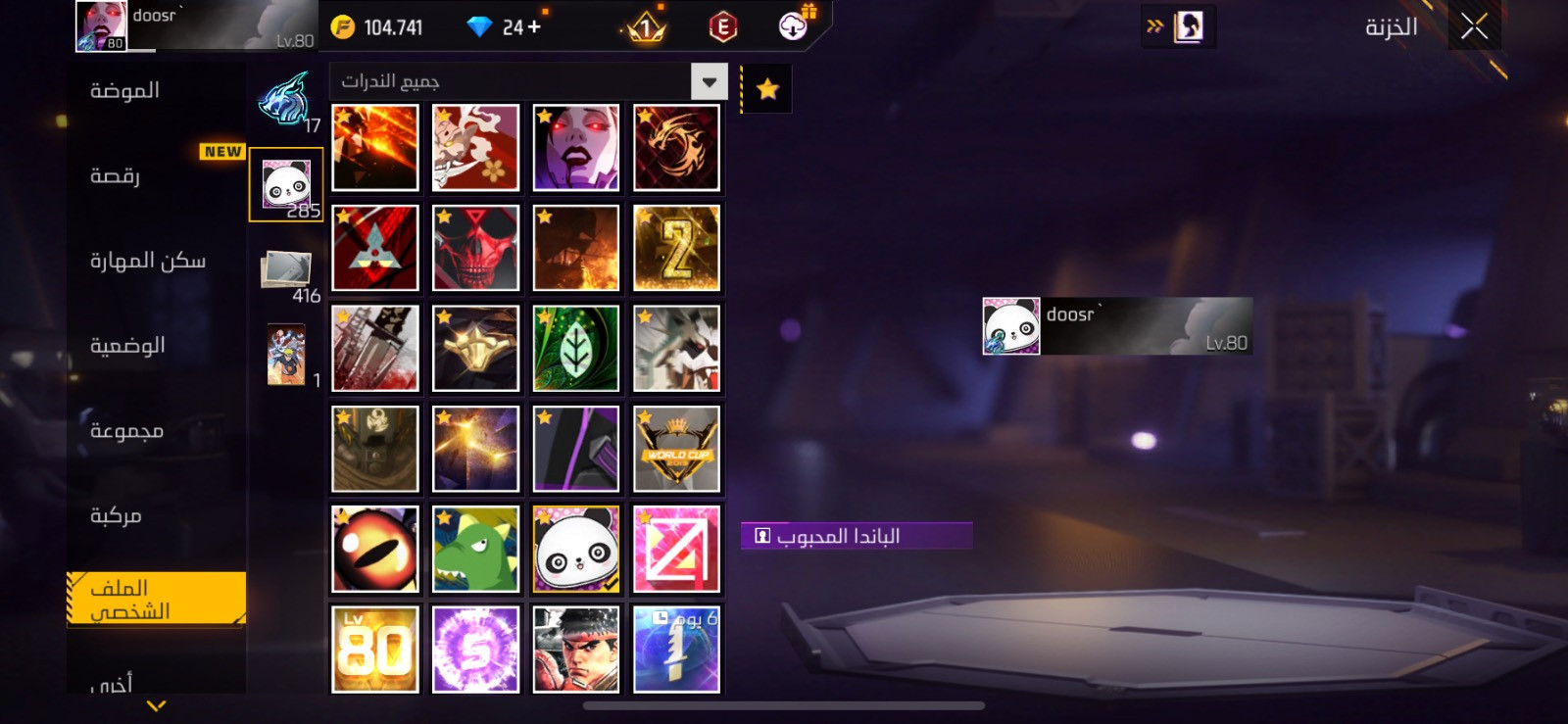Close the vault screen
Screen dimensions: 1568x724
[x=1474, y=26]
